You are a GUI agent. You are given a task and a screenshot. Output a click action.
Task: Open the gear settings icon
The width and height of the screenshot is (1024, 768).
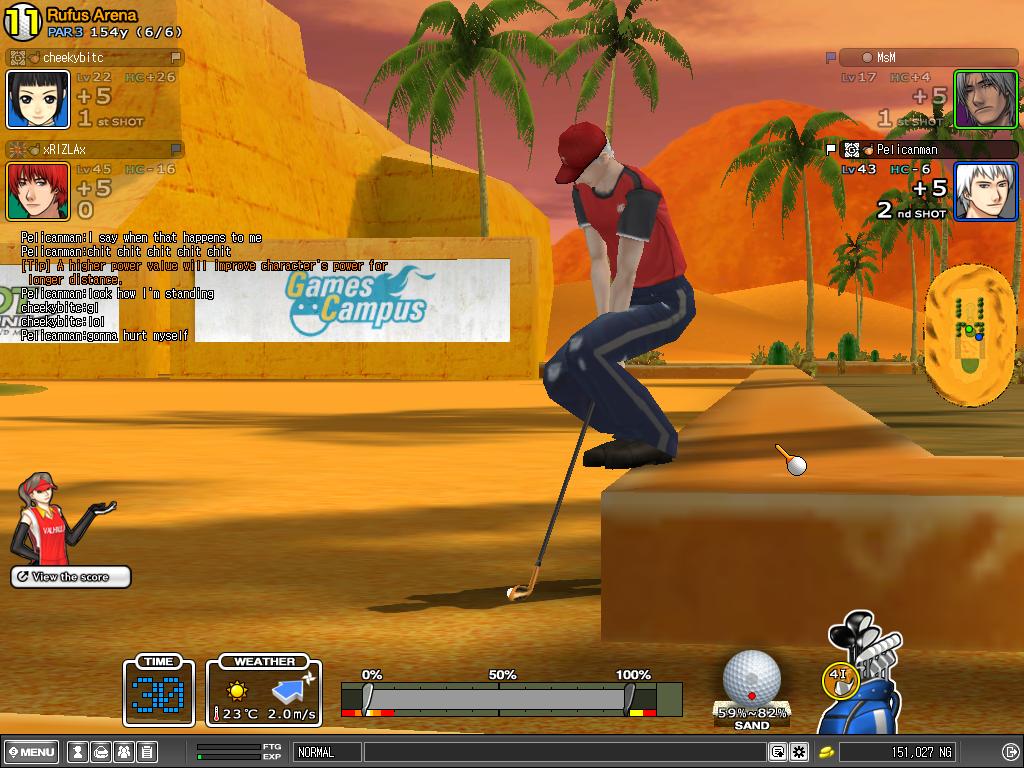[799, 752]
